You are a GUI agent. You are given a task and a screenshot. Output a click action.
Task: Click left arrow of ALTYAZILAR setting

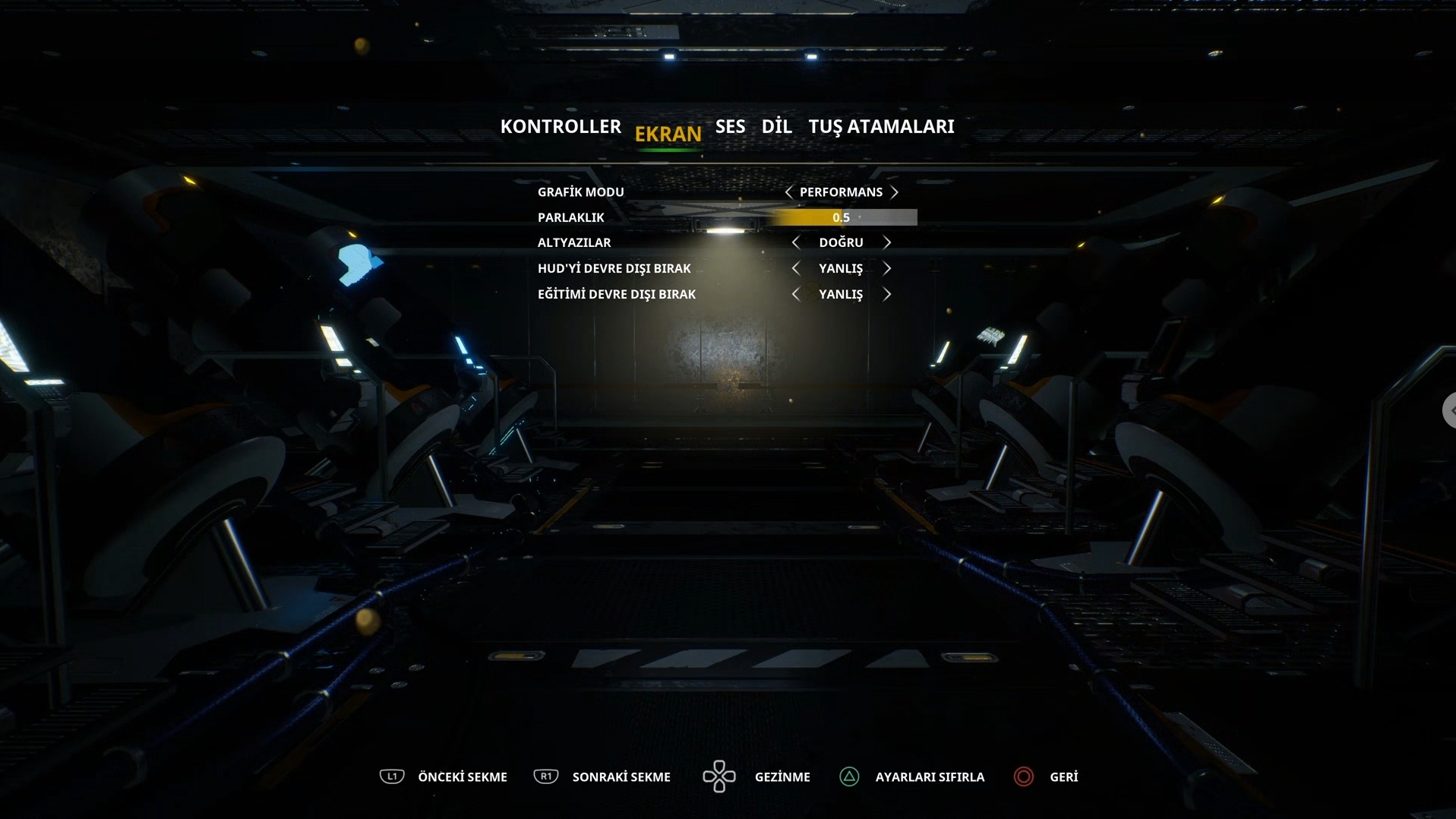pos(795,242)
